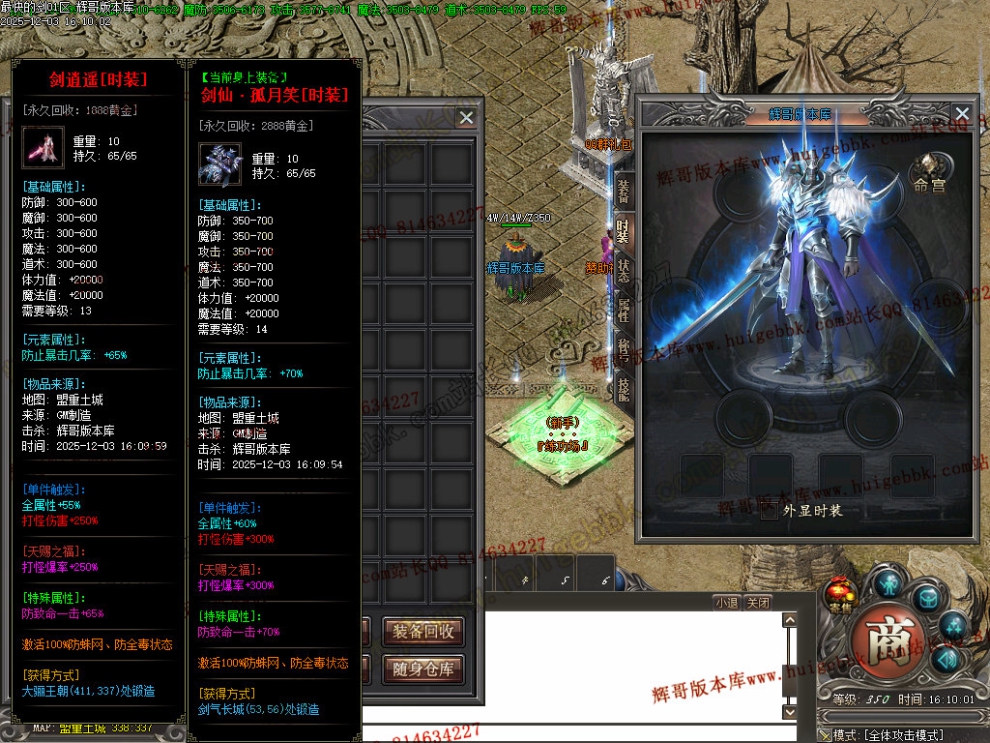The image size is (990, 743).
Task: Select the 时装 fashion tab
Action: [x=622, y=230]
